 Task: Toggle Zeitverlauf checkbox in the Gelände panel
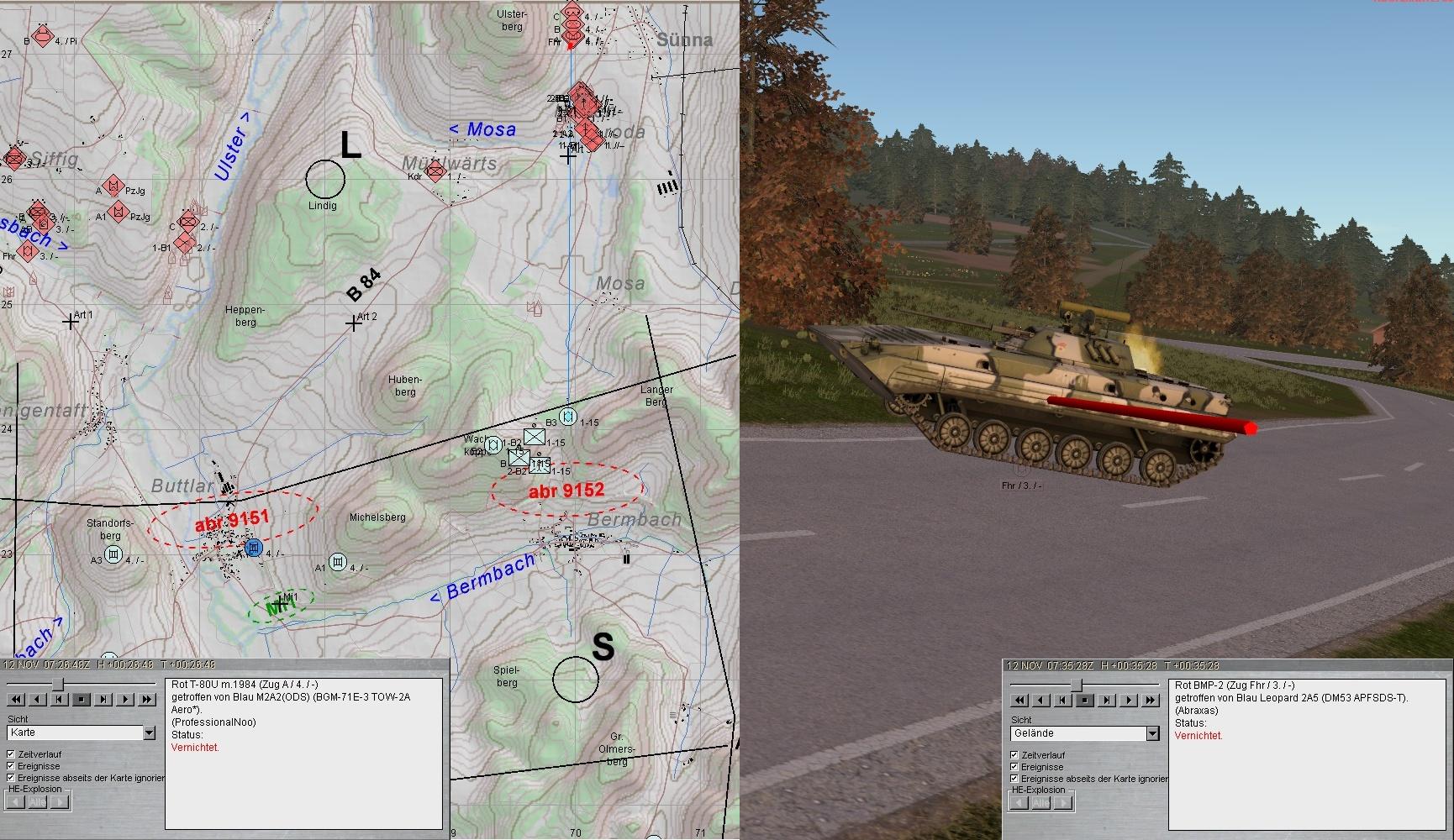[x=1014, y=755]
